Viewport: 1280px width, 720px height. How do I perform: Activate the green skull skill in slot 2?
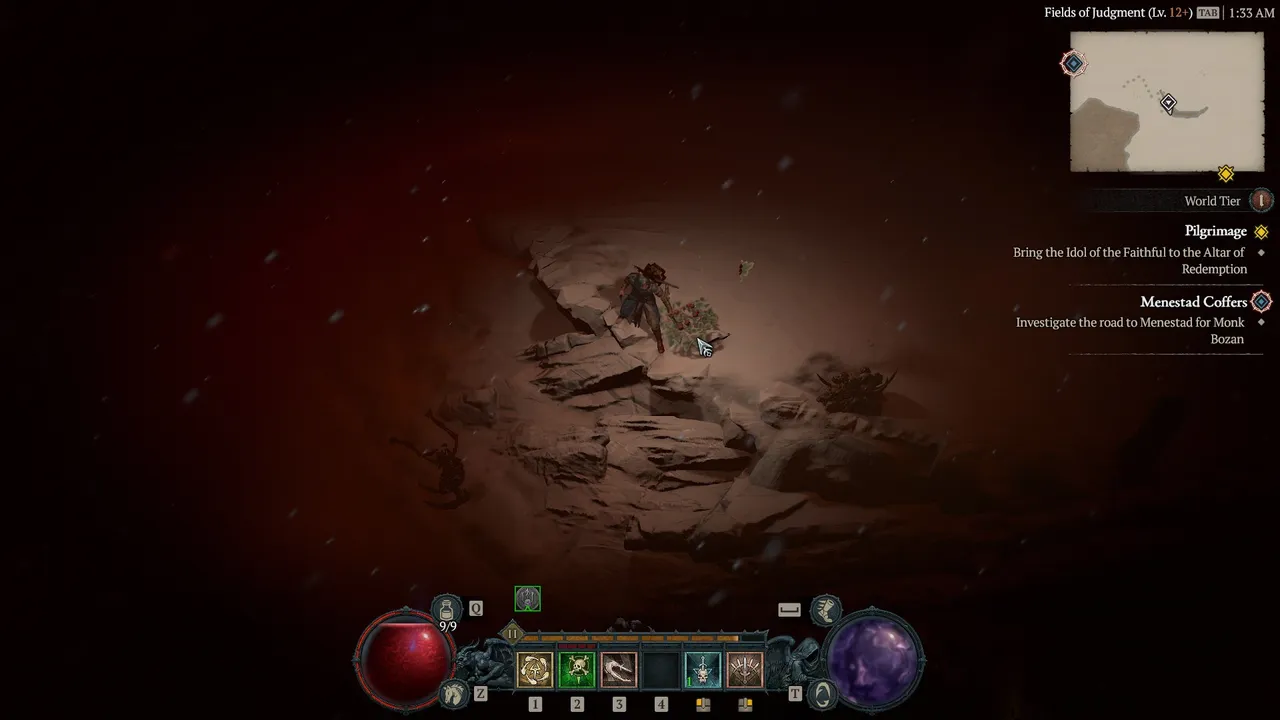coord(577,670)
